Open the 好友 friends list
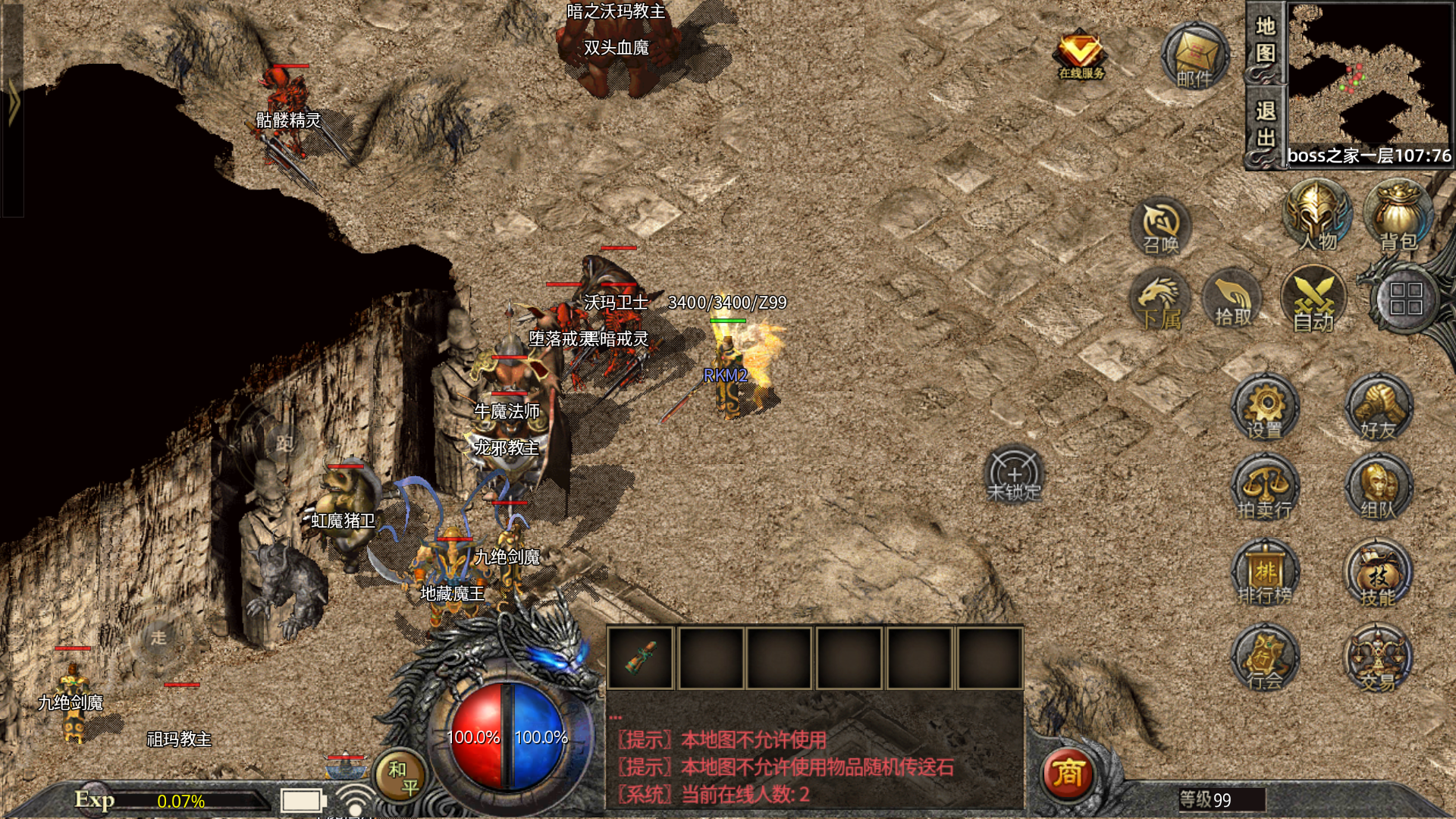This screenshot has height=819, width=1456. click(1378, 408)
